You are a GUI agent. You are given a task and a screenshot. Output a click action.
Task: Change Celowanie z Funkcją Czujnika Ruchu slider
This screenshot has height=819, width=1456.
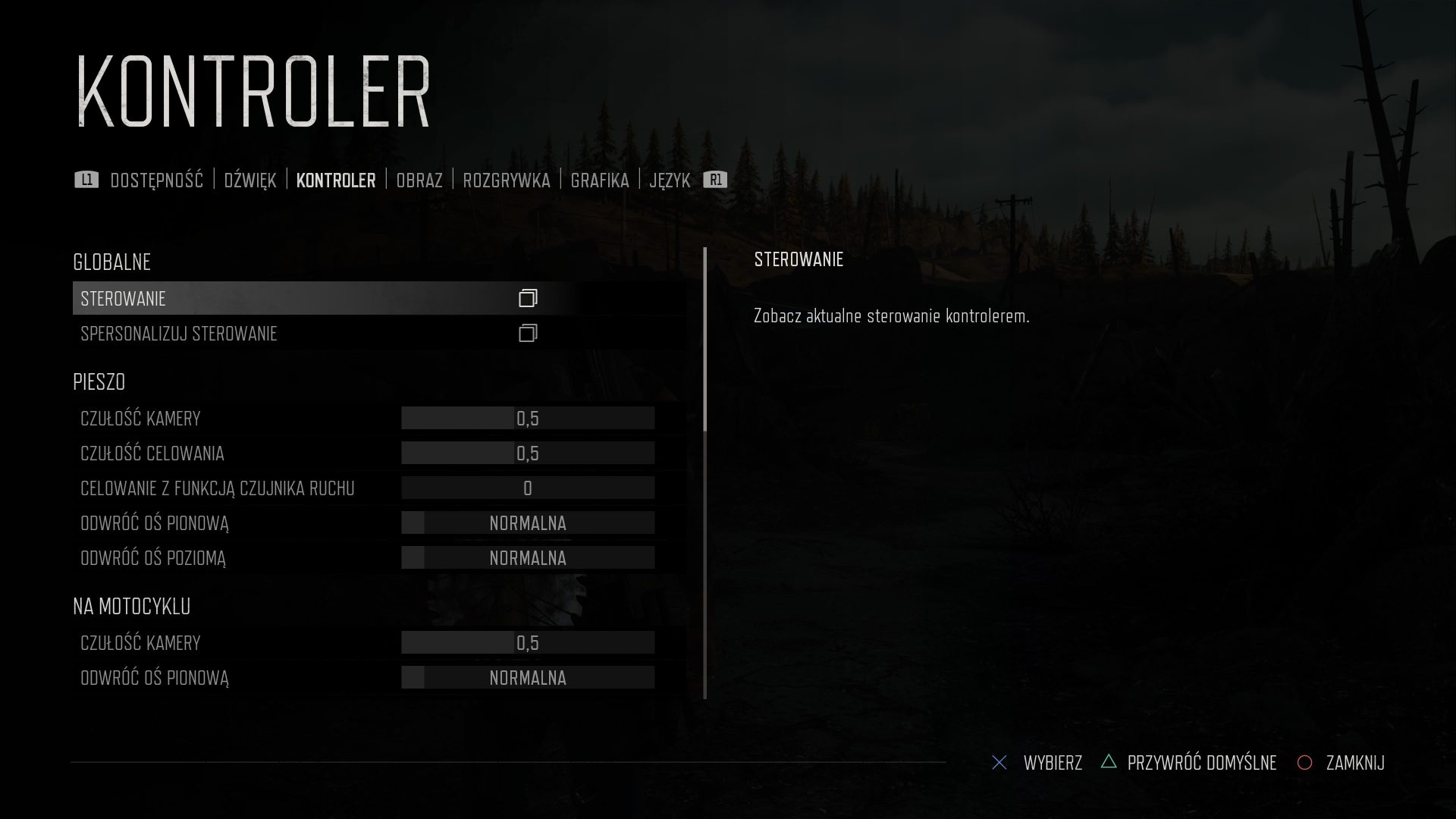point(527,488)
